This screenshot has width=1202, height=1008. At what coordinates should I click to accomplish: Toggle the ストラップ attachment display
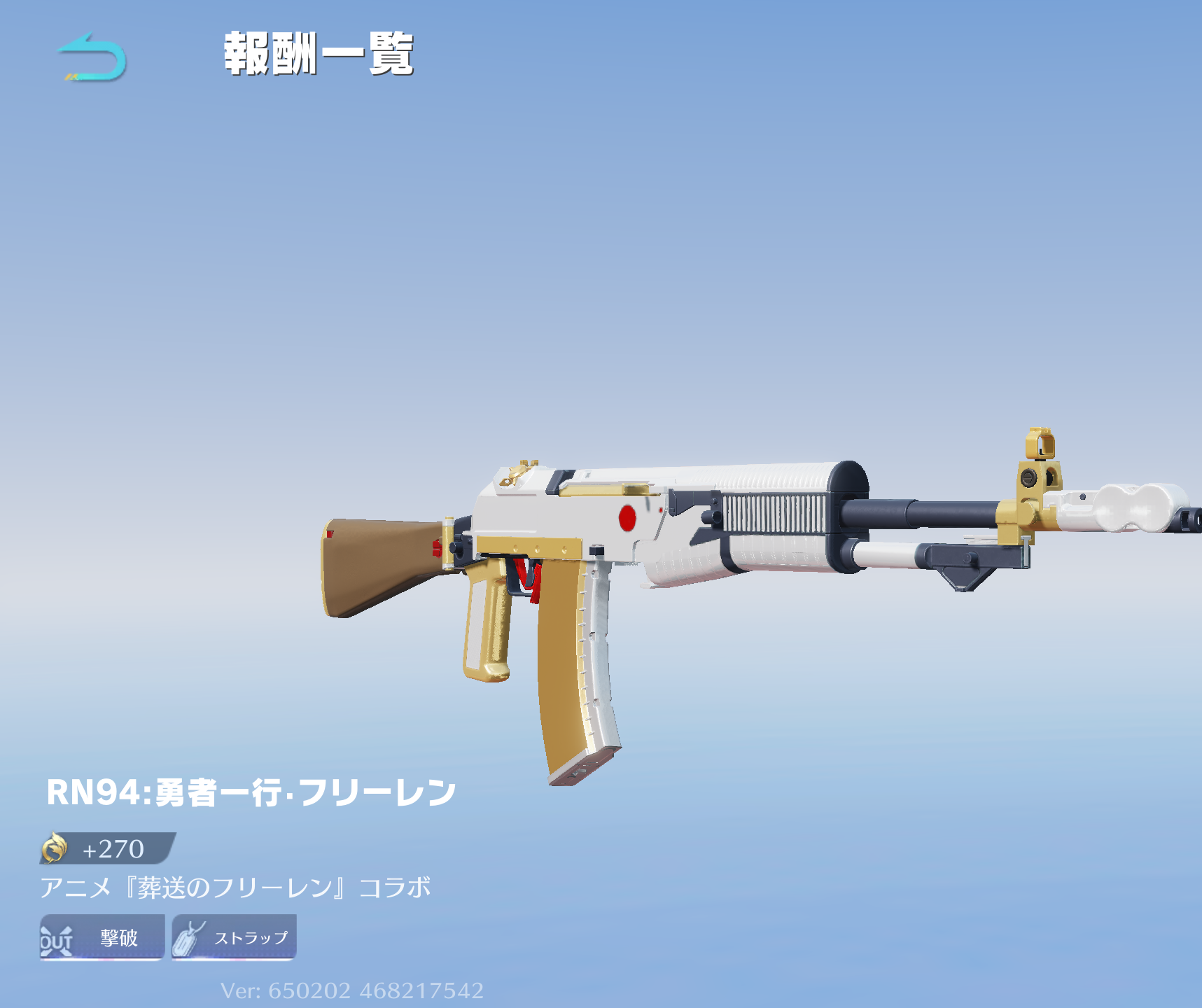click(x=232, y=938)
